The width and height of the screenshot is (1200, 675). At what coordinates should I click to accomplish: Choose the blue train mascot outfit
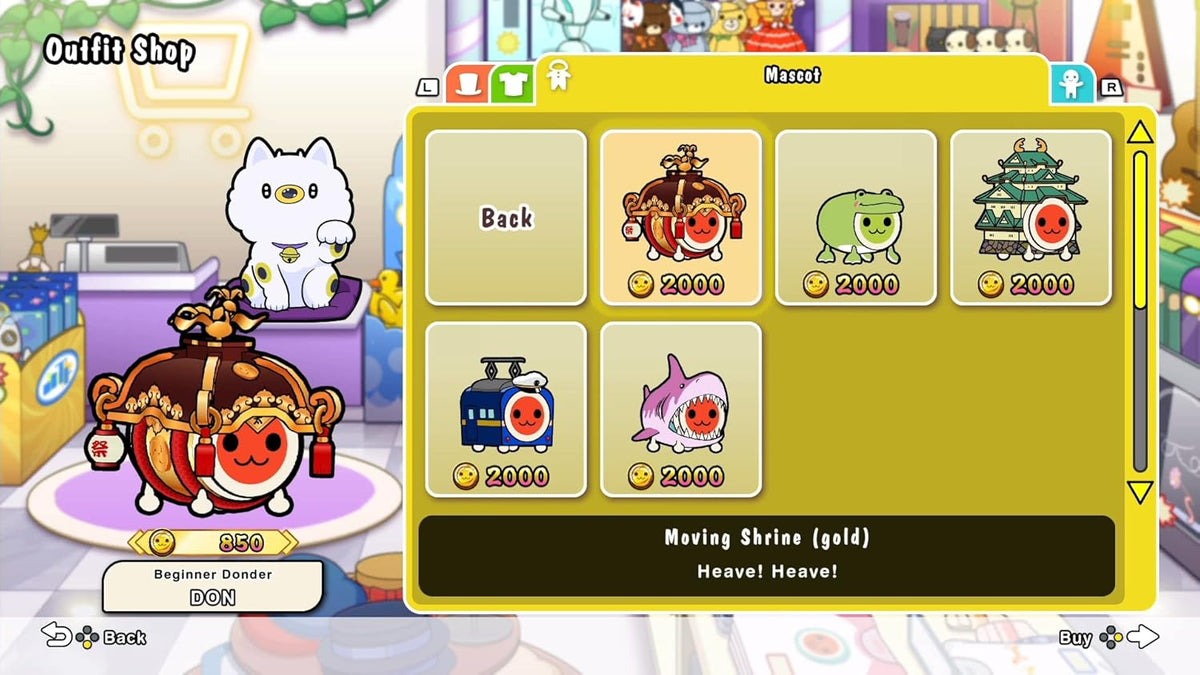coord(506,409)
